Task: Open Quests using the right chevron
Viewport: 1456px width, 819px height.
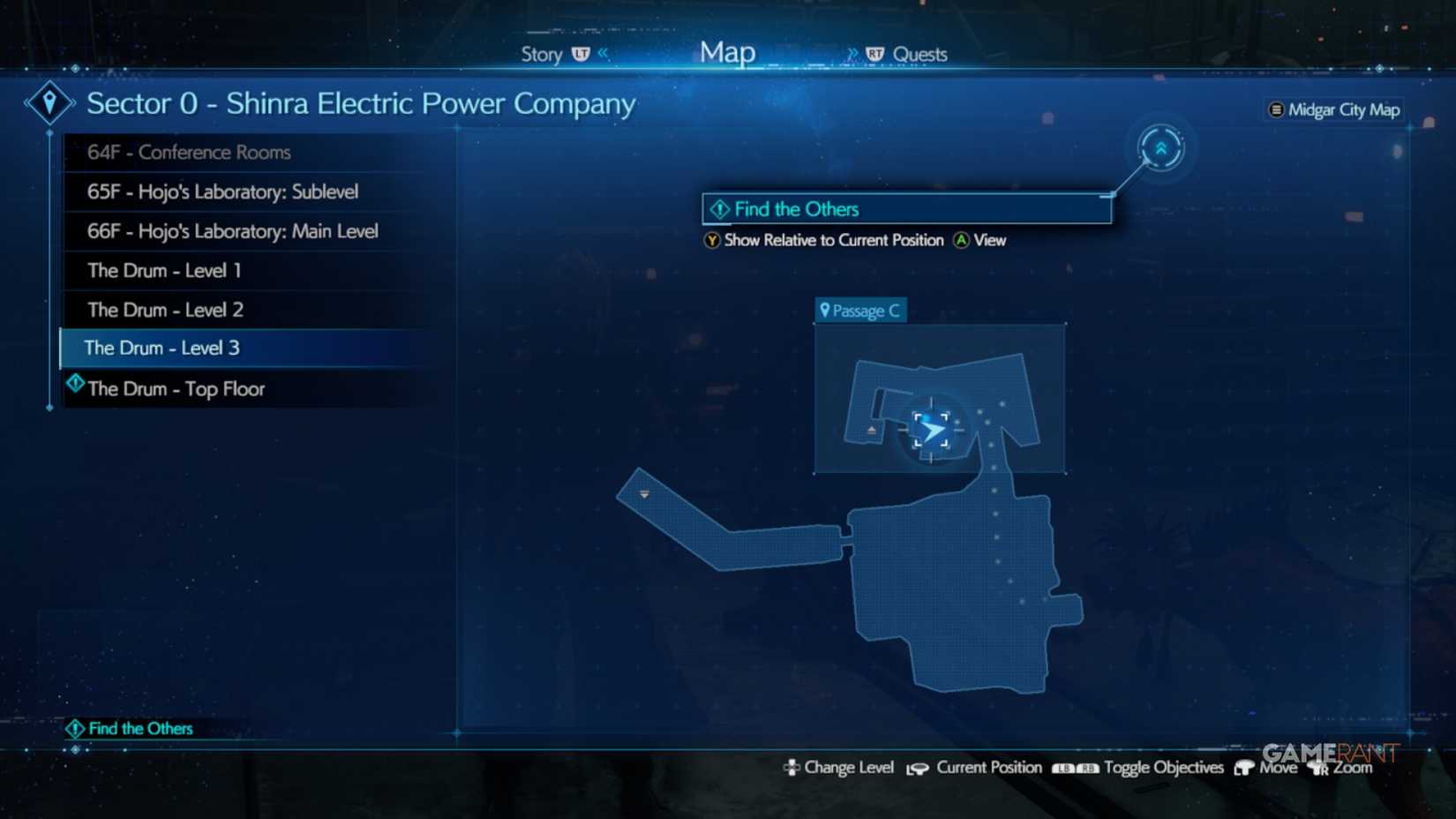Action: pyautogui.click(x=852, y=53)
